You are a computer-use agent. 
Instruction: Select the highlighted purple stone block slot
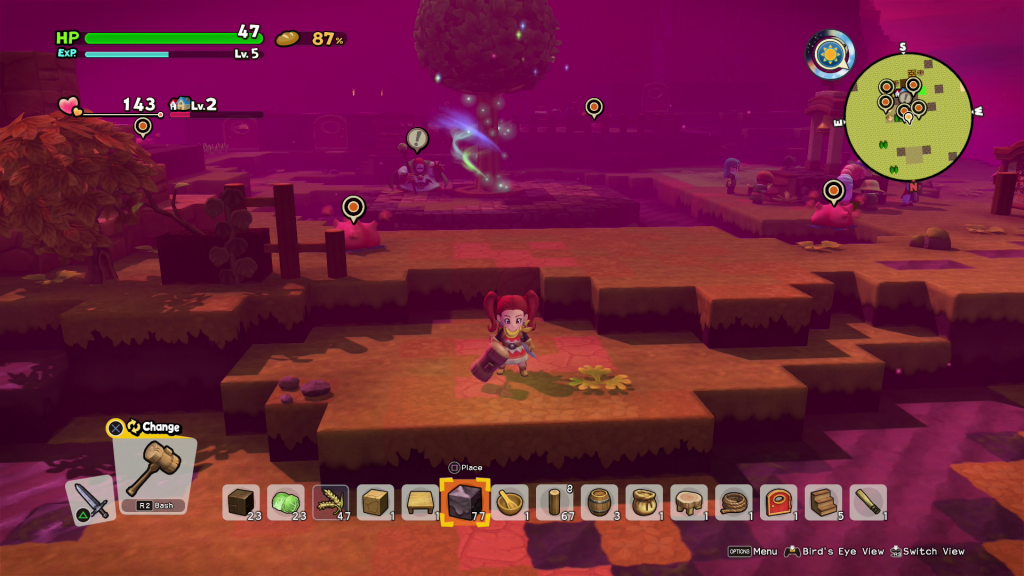coord(465,502)
